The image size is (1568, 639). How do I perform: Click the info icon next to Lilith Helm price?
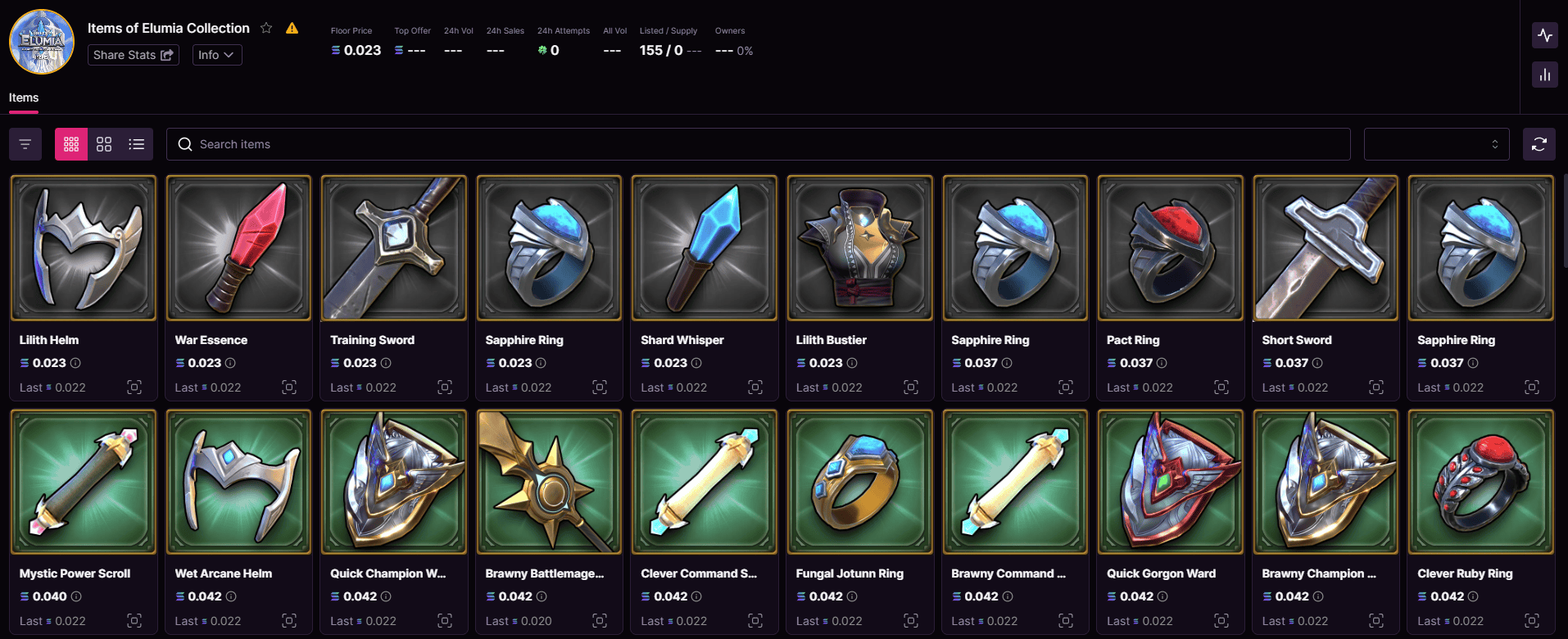(75, 363)
